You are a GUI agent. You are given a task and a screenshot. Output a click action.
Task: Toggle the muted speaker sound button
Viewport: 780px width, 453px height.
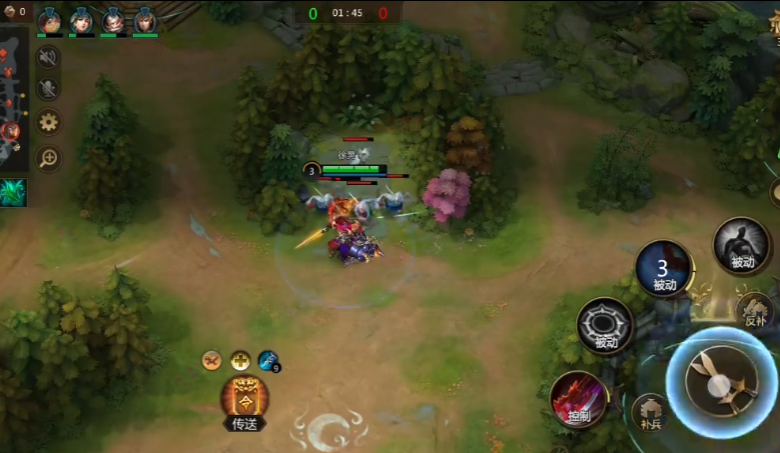point(47,58)
